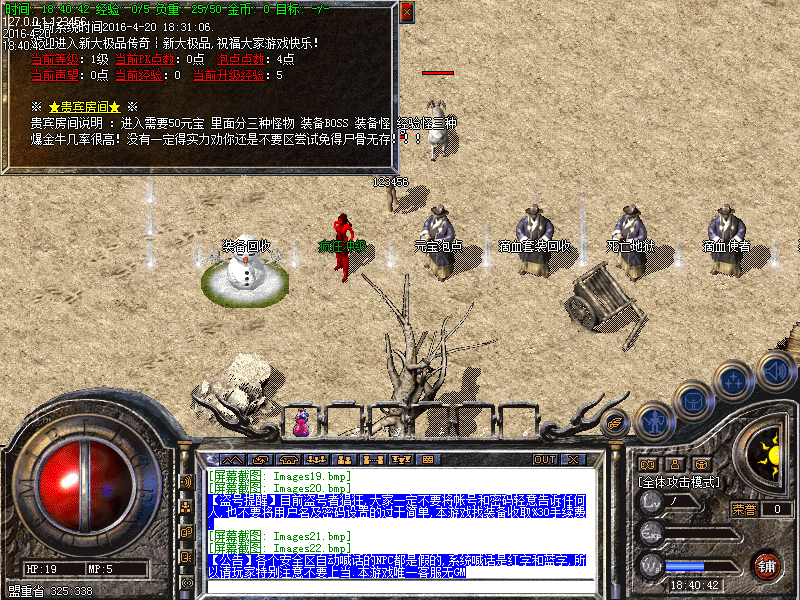Click the winged orange round button
The image size is (800, 600).
pos(617,423)
